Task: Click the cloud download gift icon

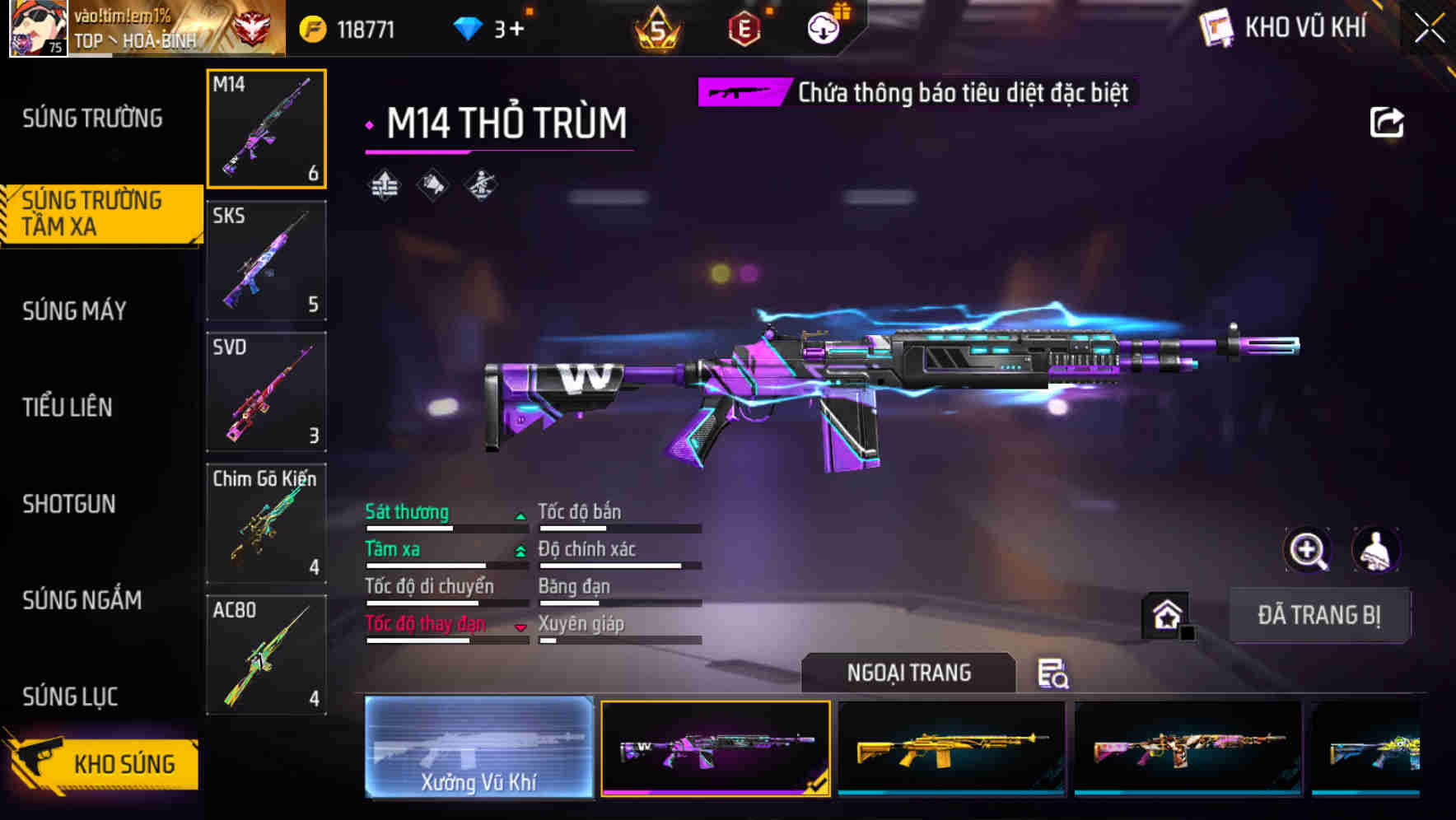Action: tap(824, 27)
